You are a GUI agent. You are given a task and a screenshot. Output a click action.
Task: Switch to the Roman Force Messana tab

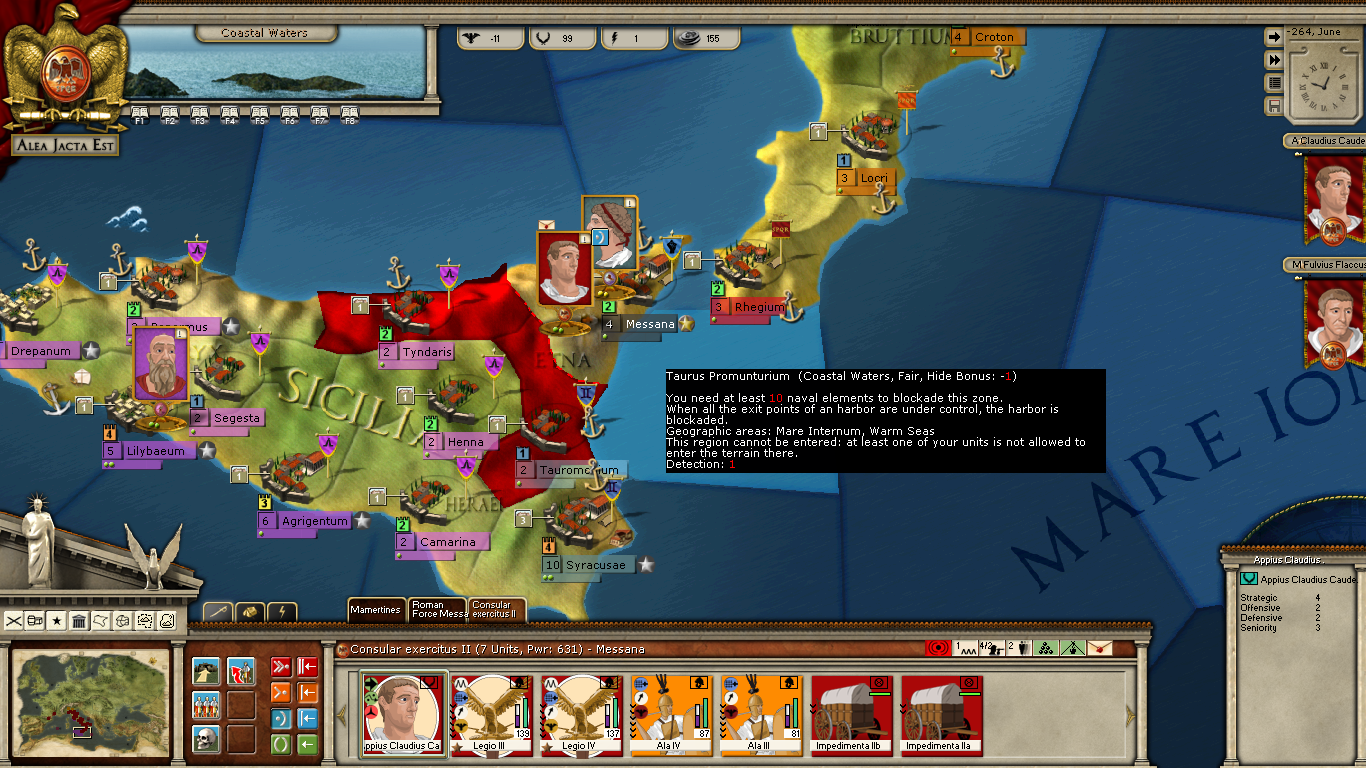pyautogui.click(x=438, y=609)
